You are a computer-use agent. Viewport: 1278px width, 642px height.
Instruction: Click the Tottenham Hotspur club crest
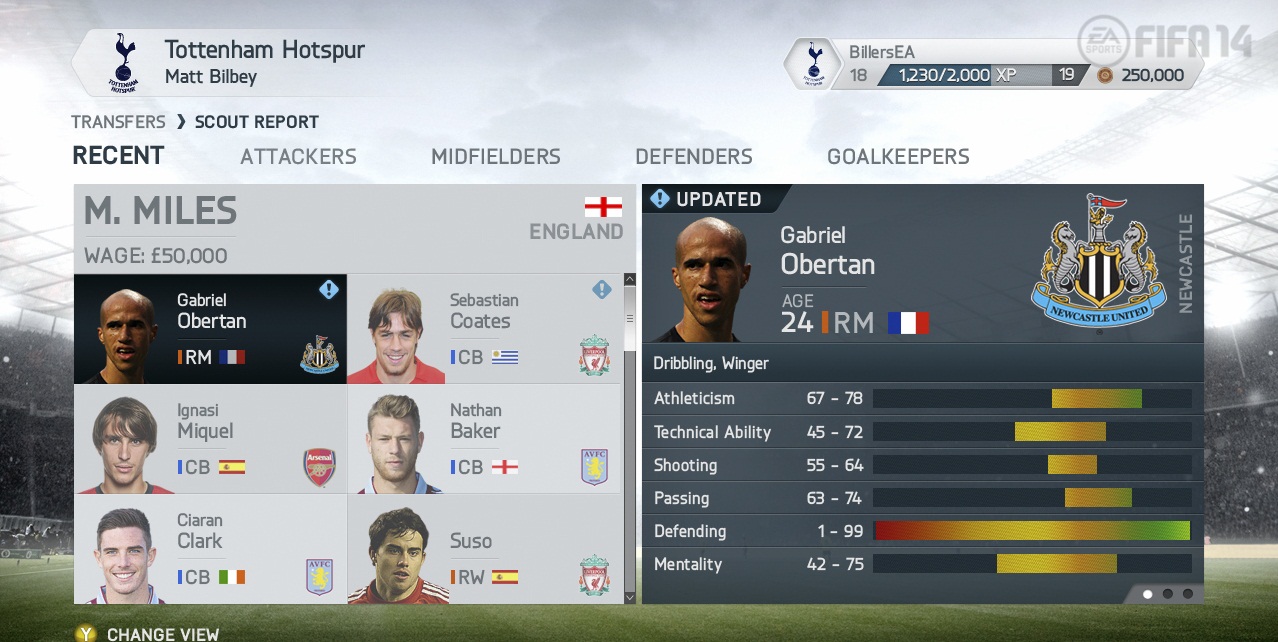pos(124,62)
